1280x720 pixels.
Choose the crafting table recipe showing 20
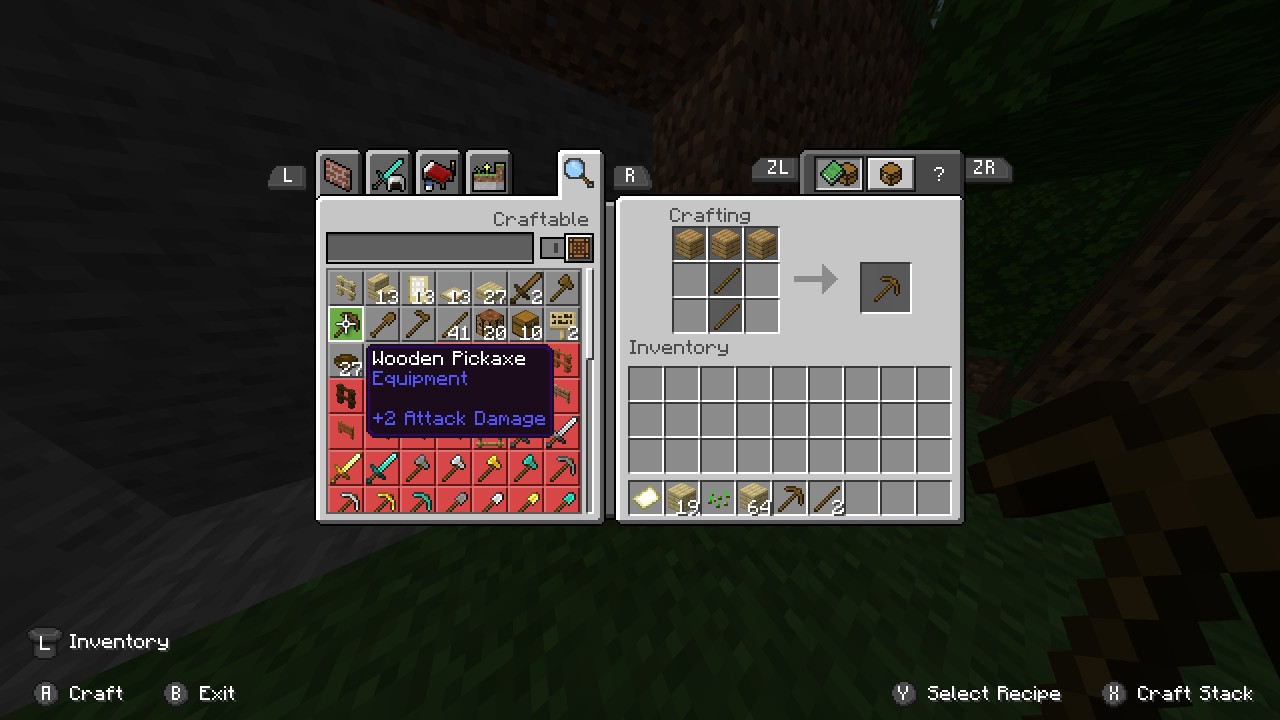490,324
